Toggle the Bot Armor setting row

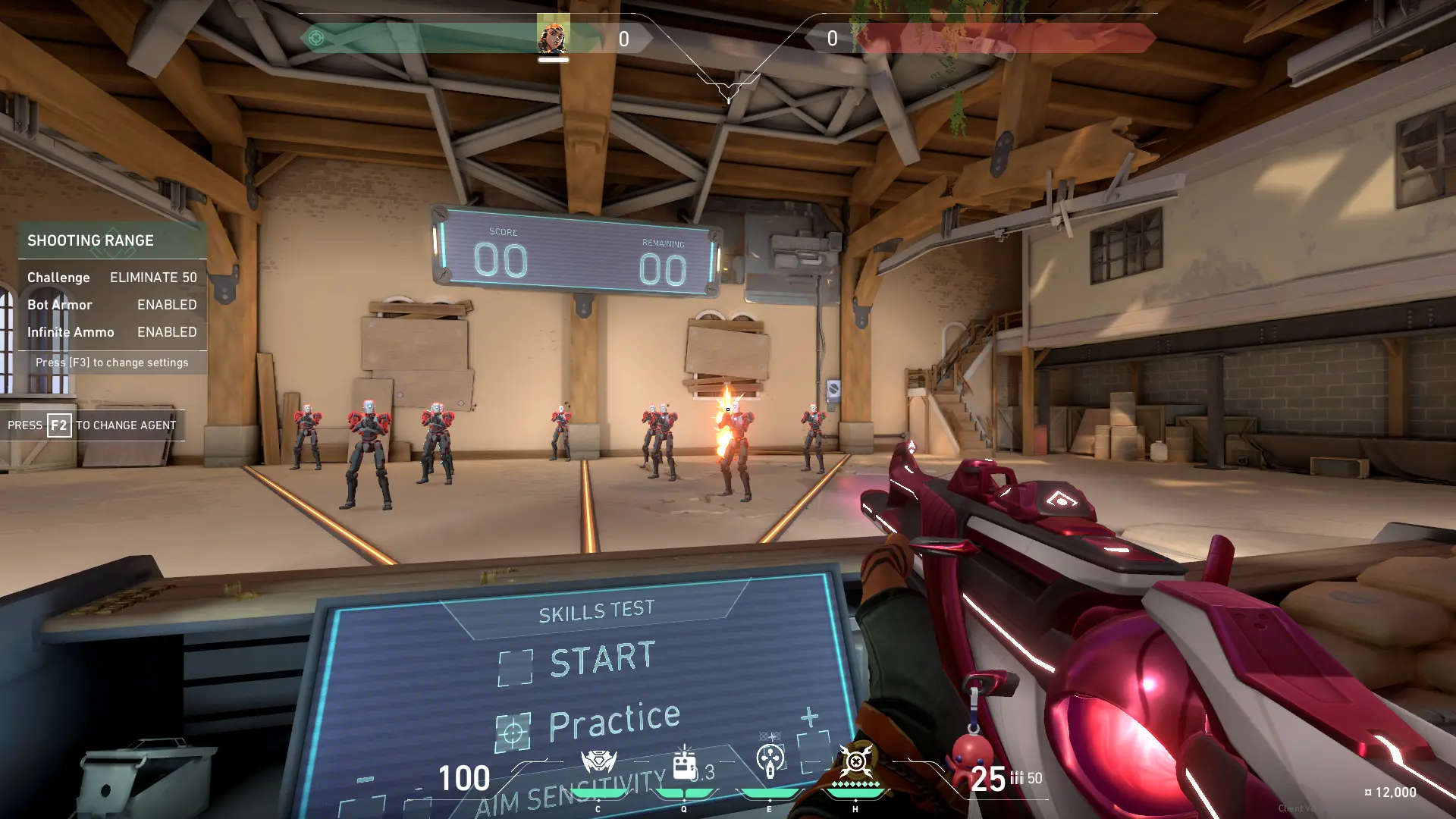pyautogui.click(x=112, y=305)
